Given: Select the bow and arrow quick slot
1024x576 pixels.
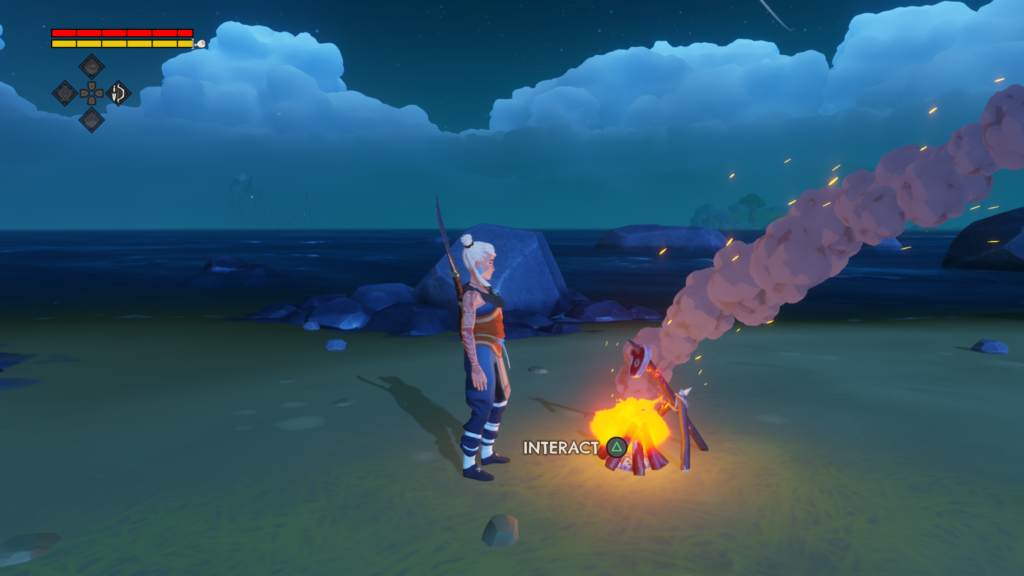Looking at the screenshot, I should tap(118, 93).
